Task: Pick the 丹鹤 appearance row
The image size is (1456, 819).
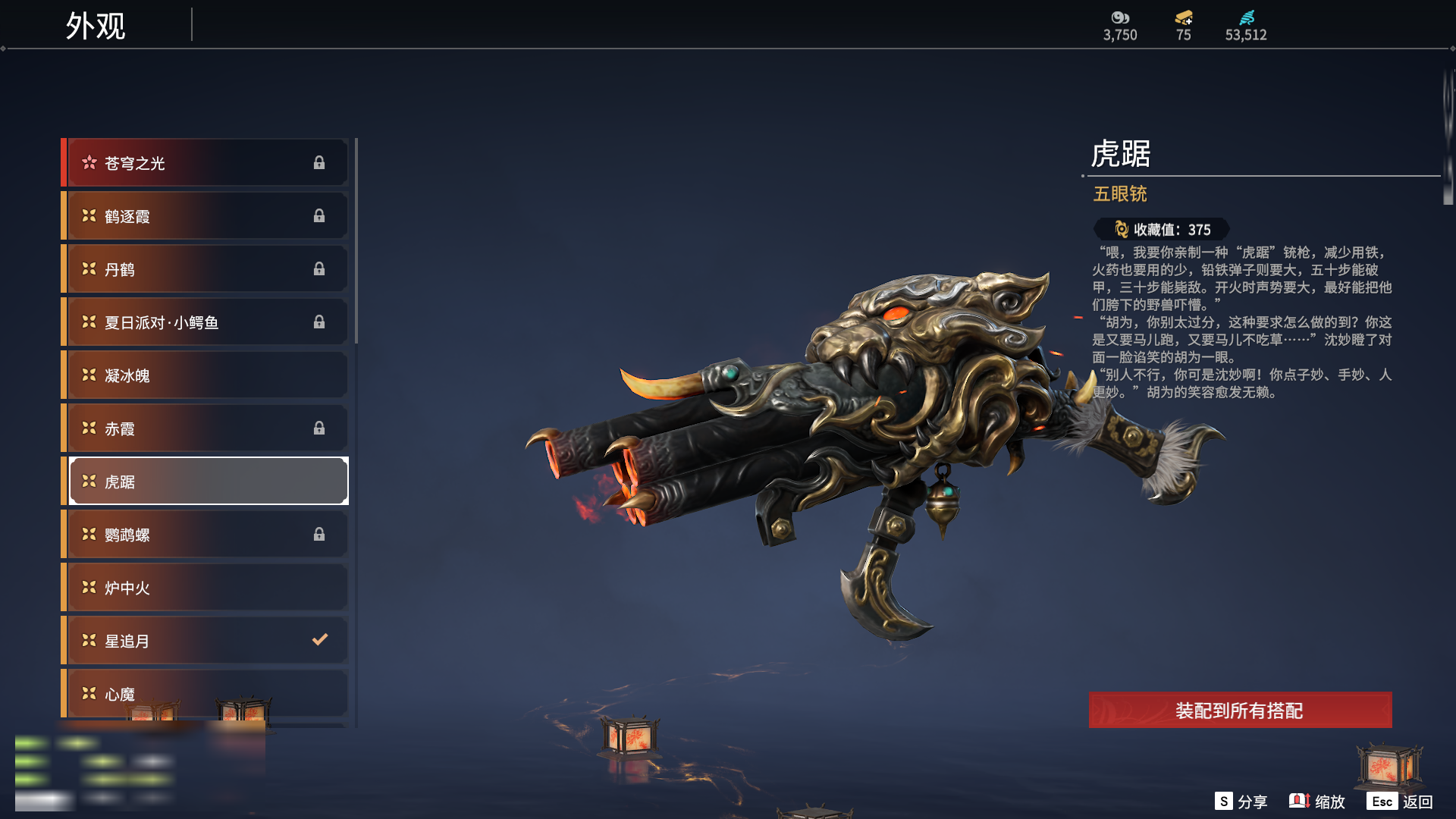Action: click(206, 269)
